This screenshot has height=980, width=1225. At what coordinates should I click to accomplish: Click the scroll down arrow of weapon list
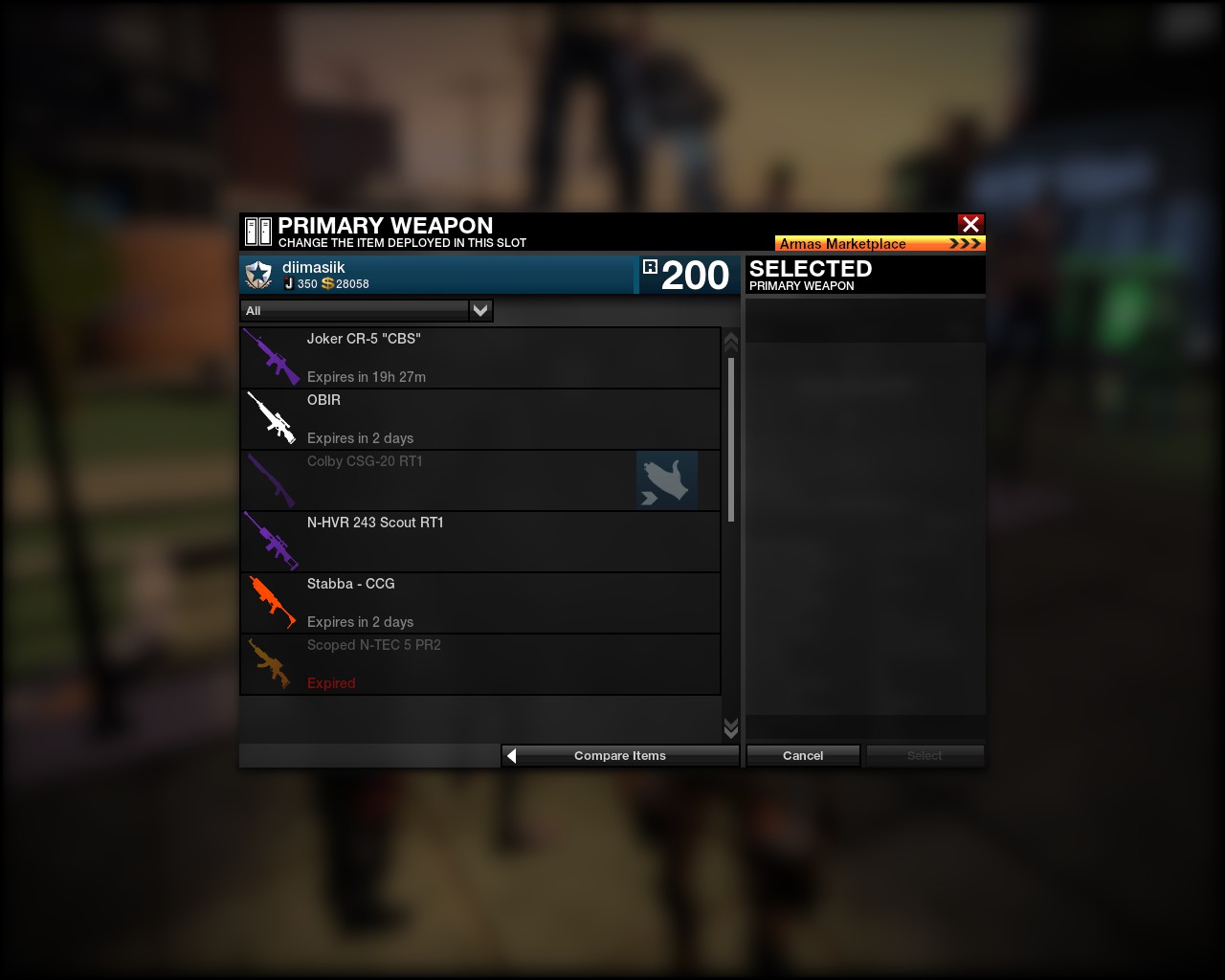point(731,728)
